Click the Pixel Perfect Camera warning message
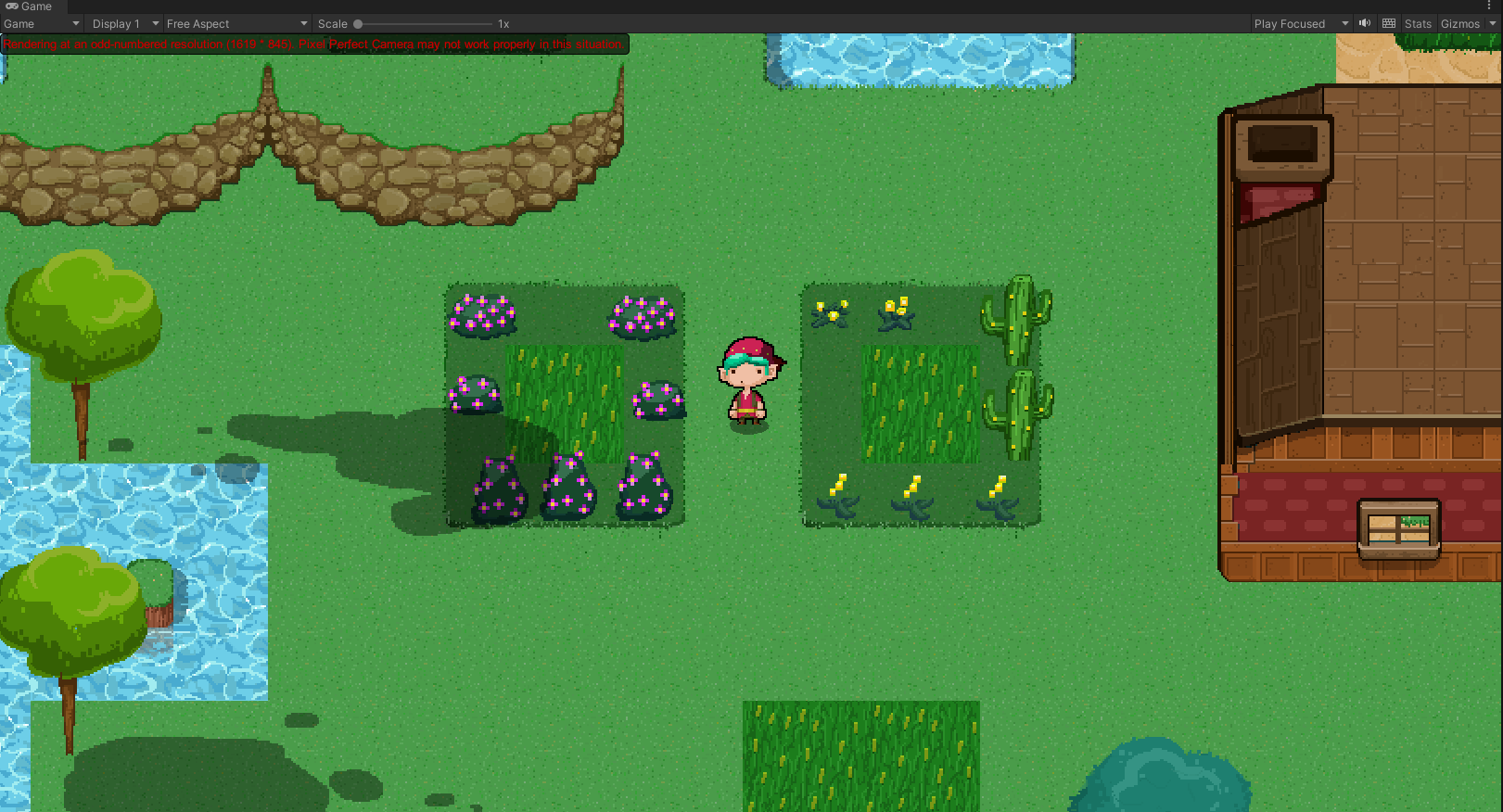Screen dimensions: 1503x812 click(x=315, y=44)
